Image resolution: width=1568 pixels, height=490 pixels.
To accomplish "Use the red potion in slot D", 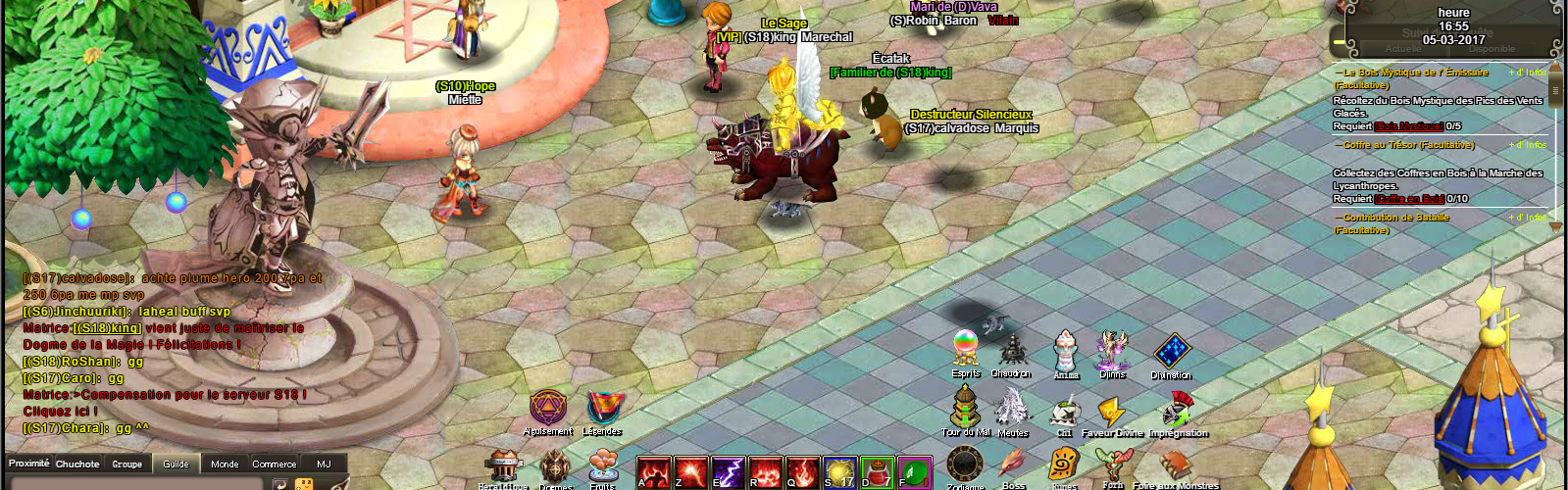I will 877,472.
